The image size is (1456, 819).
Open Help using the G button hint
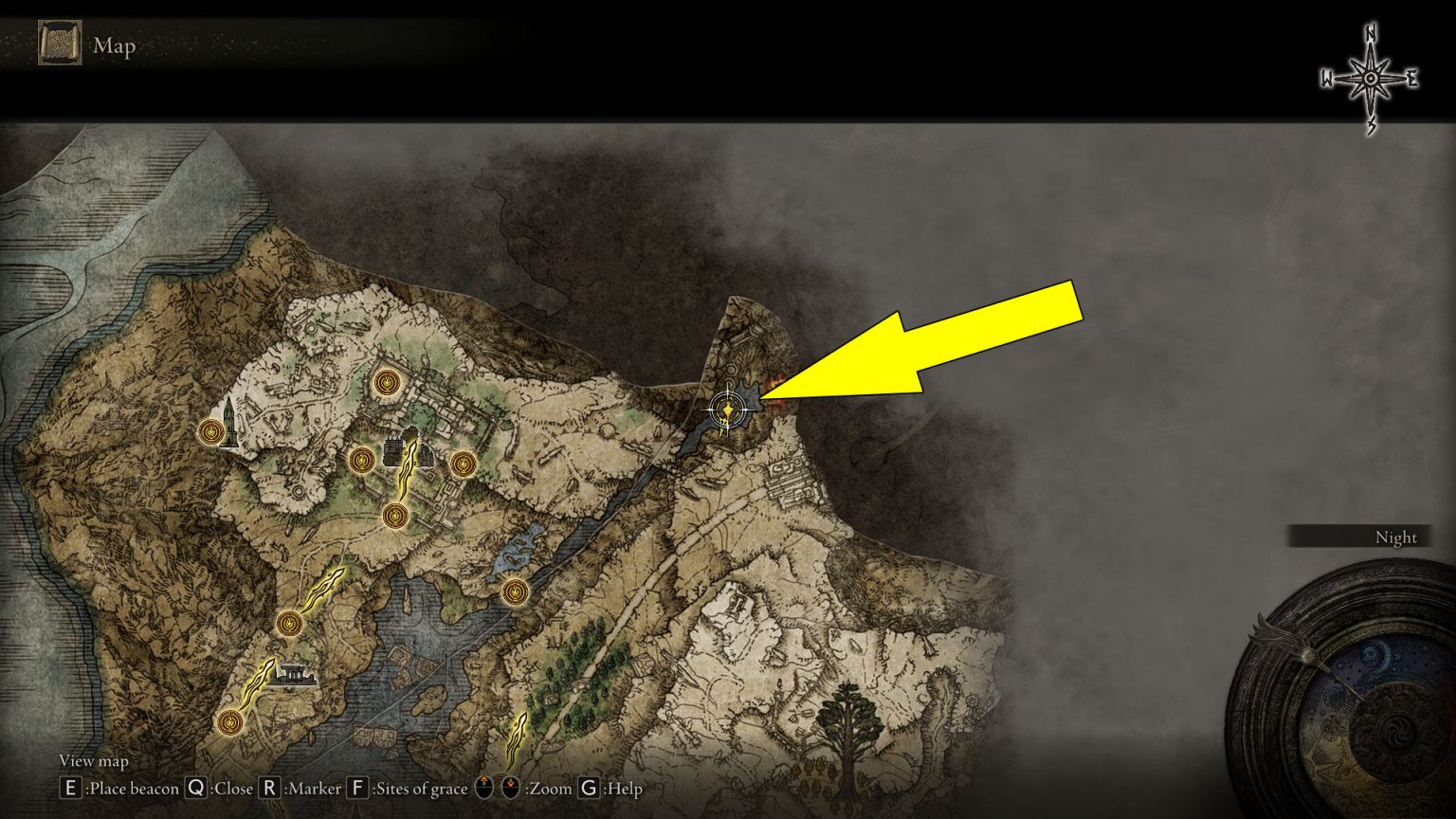588,788
